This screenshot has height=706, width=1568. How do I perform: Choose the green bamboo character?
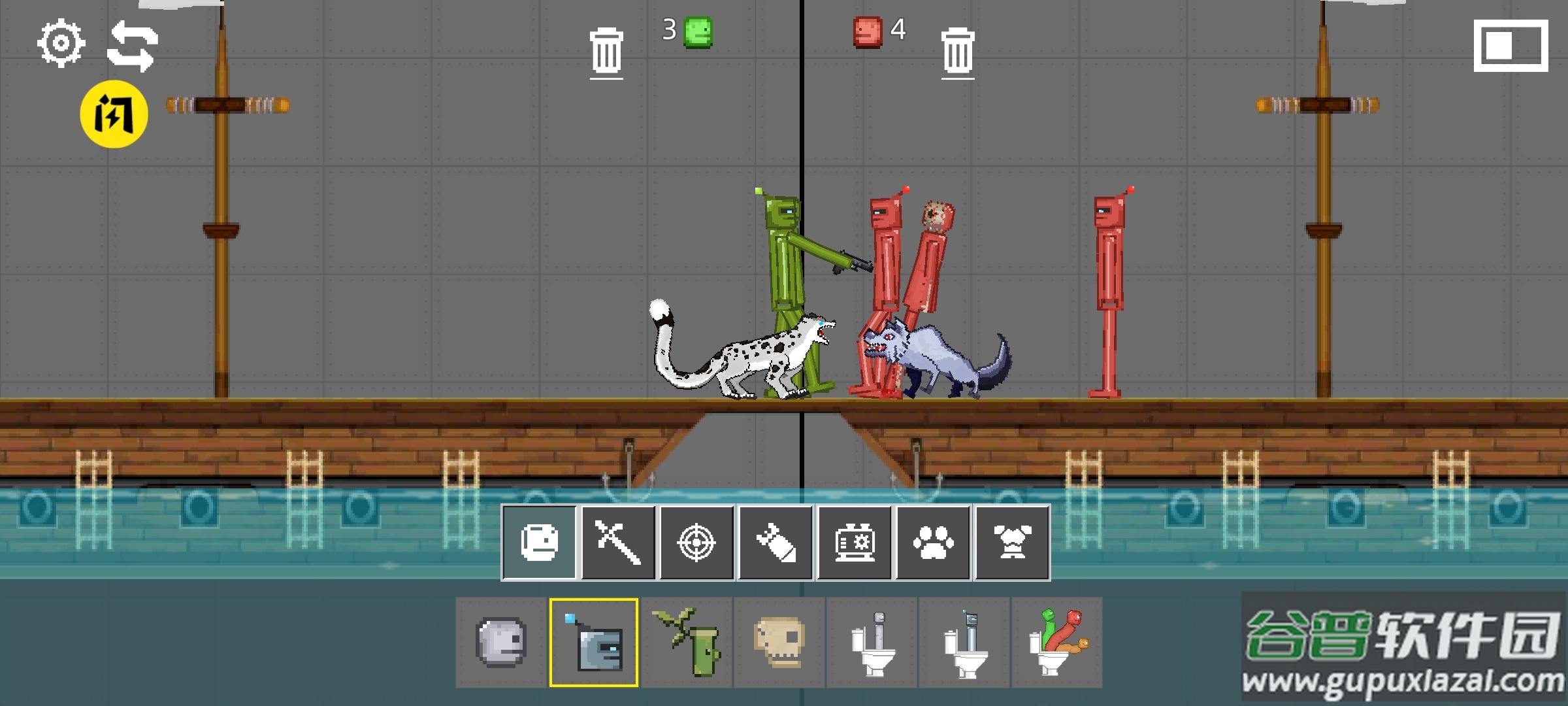(x=687, y=642)
